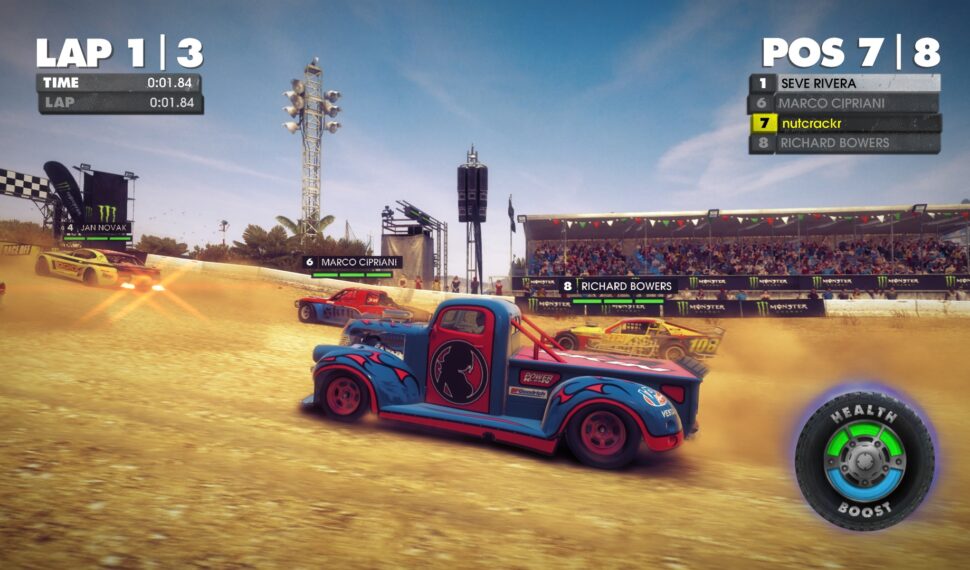The height and width of the screenshot is (570, 970).
Task: Click the highlighted nutcrackr standings row
Action: (845, 123)
